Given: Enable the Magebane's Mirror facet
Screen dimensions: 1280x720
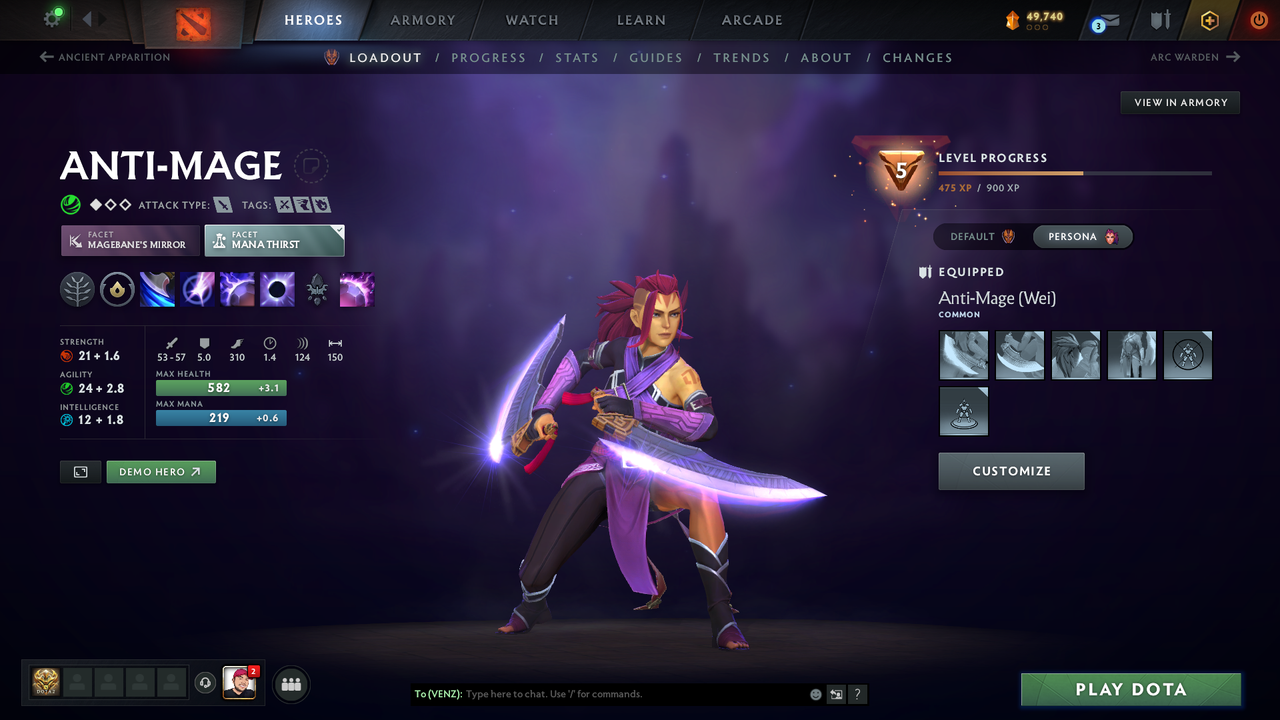Looking at the screenshot, I should coord(129,241).
